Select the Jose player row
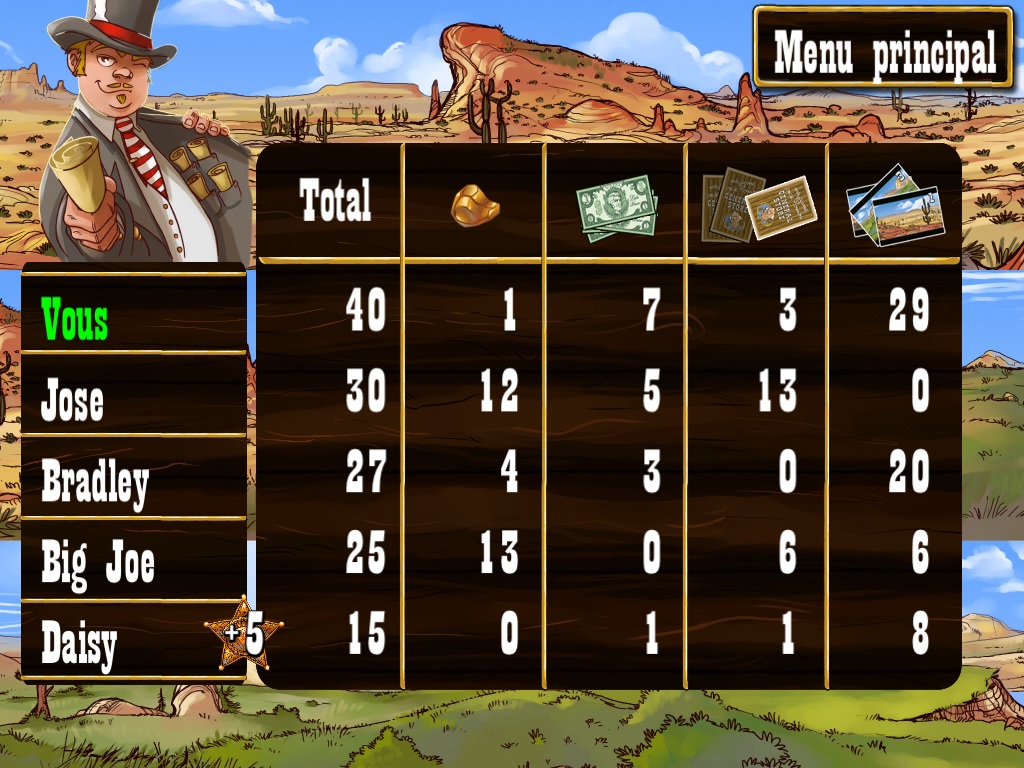The height and width of the screenshot is (768, 1024). [134, 400]
